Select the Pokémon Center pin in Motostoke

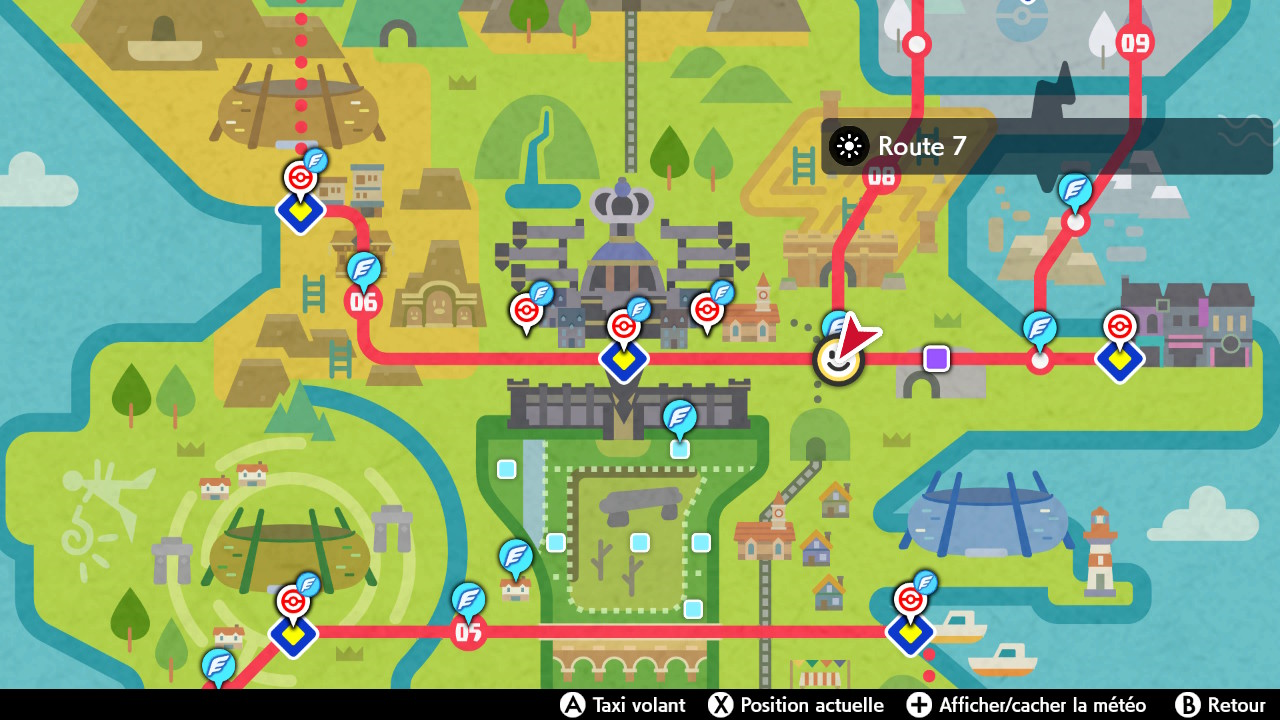(x=298, y=178)
